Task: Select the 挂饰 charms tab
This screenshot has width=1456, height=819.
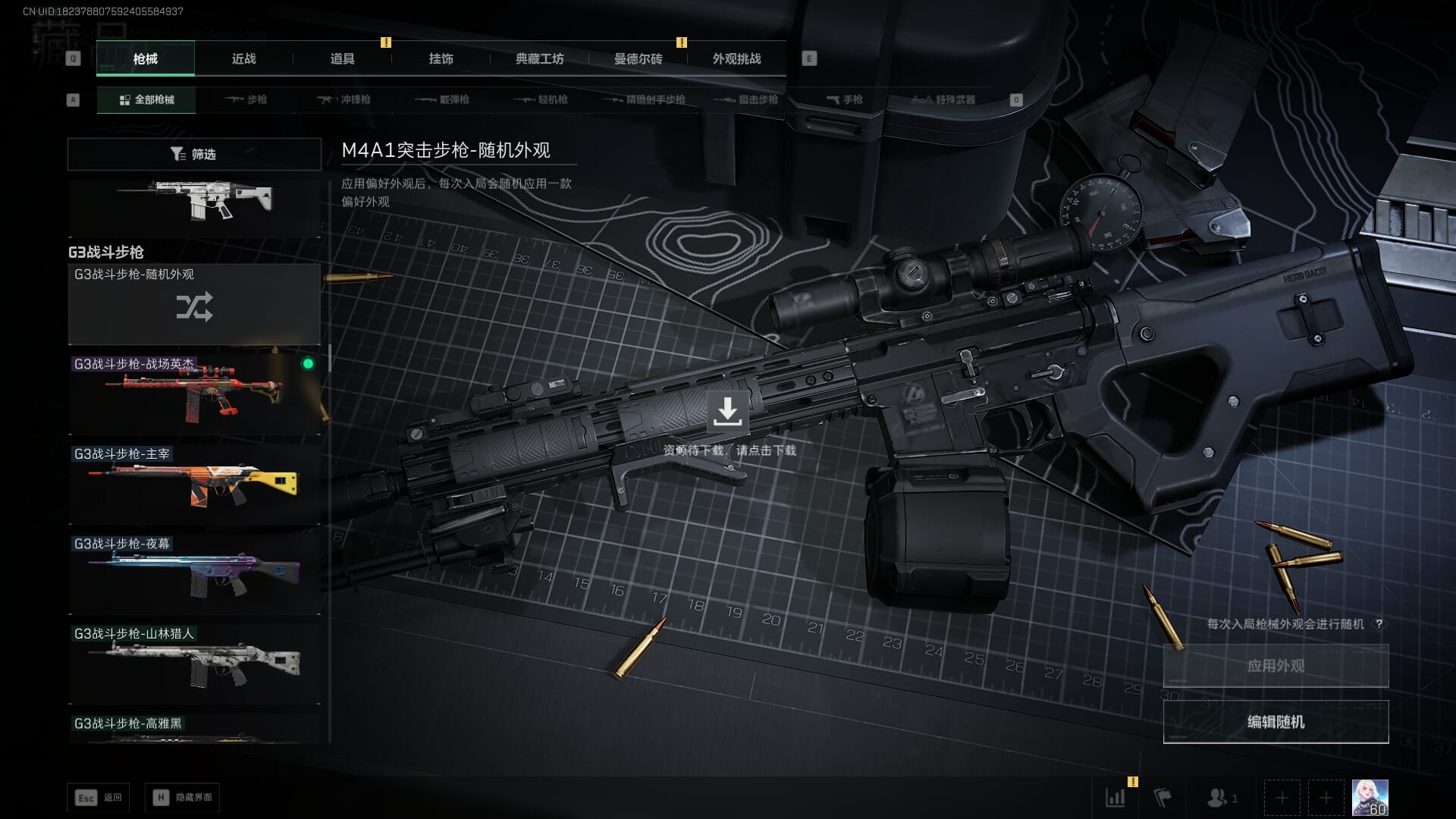Action: [x=441, y=58]
